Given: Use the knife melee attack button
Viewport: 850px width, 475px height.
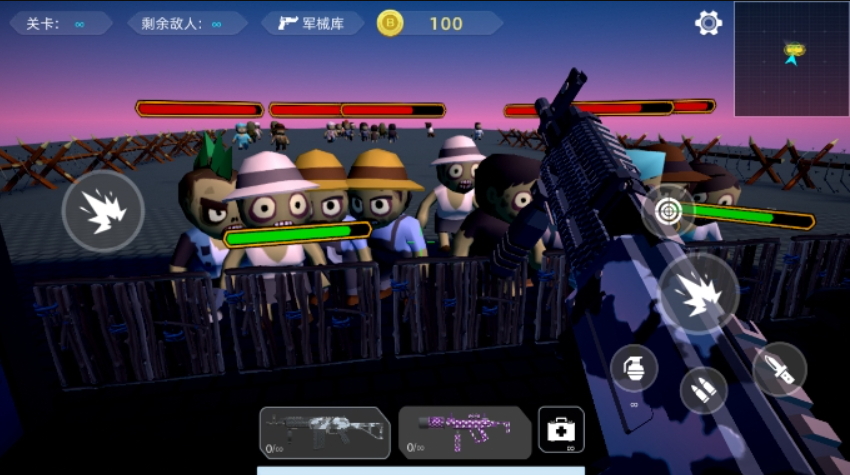Looking at the screenshot, I should tap(779, 369).
